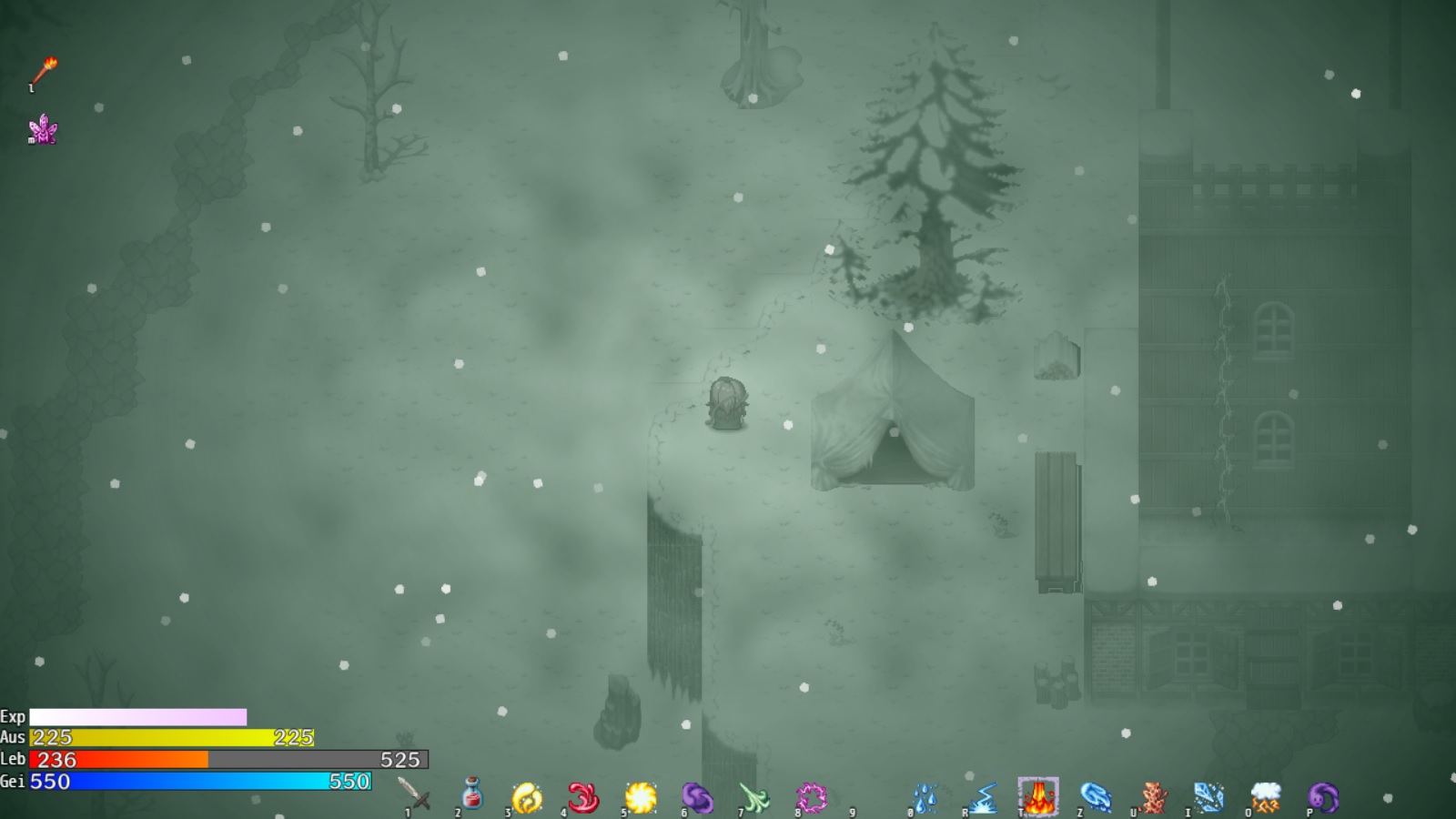Image resolution: width=1456 pixels, height=819 pixels.
Task: Toggle the burning torch icon
Action: point(44,71)
